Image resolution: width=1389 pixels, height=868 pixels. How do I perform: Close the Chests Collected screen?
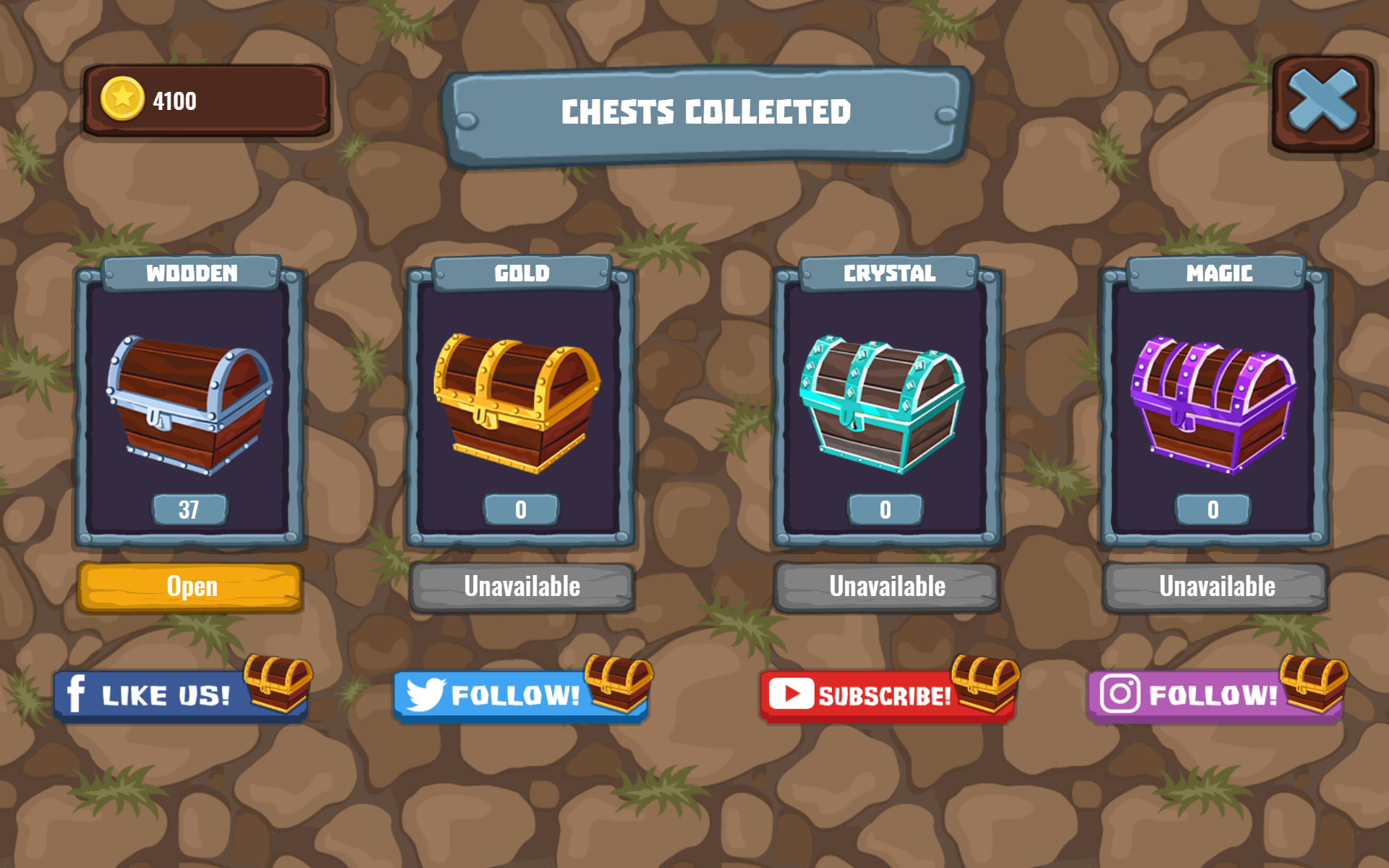[1321, 101]
